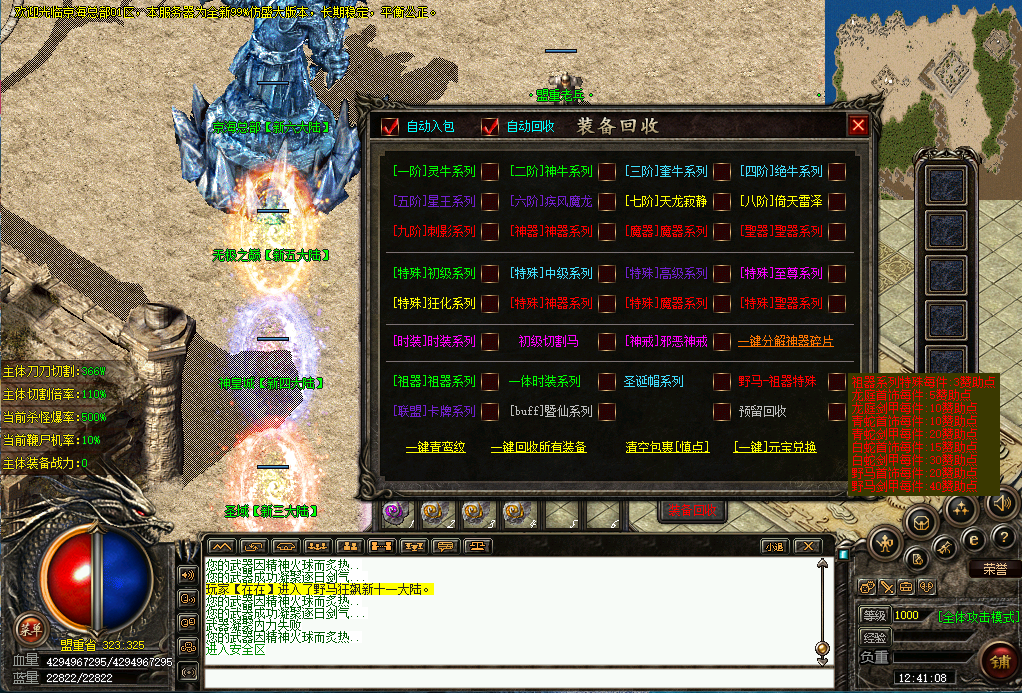This screenshot has height=693, width=1022.
Task: Click the 小退 button above the chat
Action: tap(773, 546)
